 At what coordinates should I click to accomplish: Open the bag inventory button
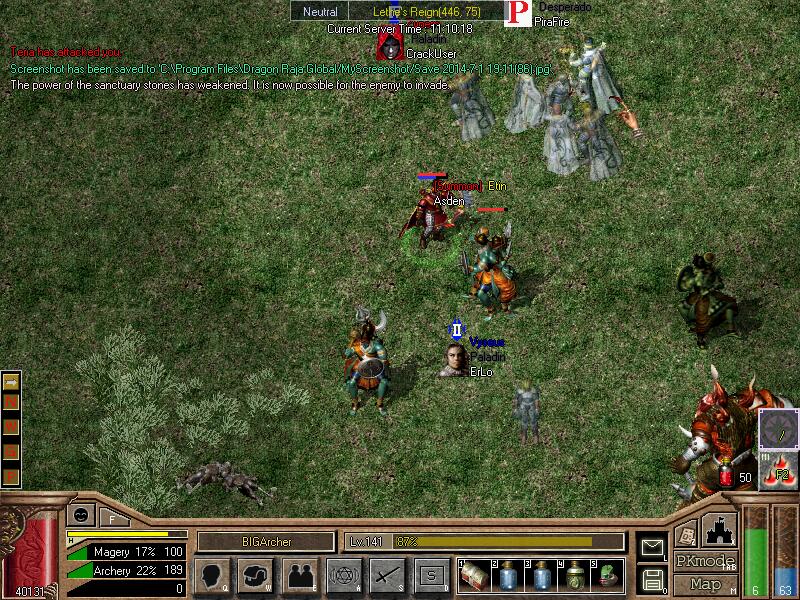pyautogui.click(x=255, y=575)
